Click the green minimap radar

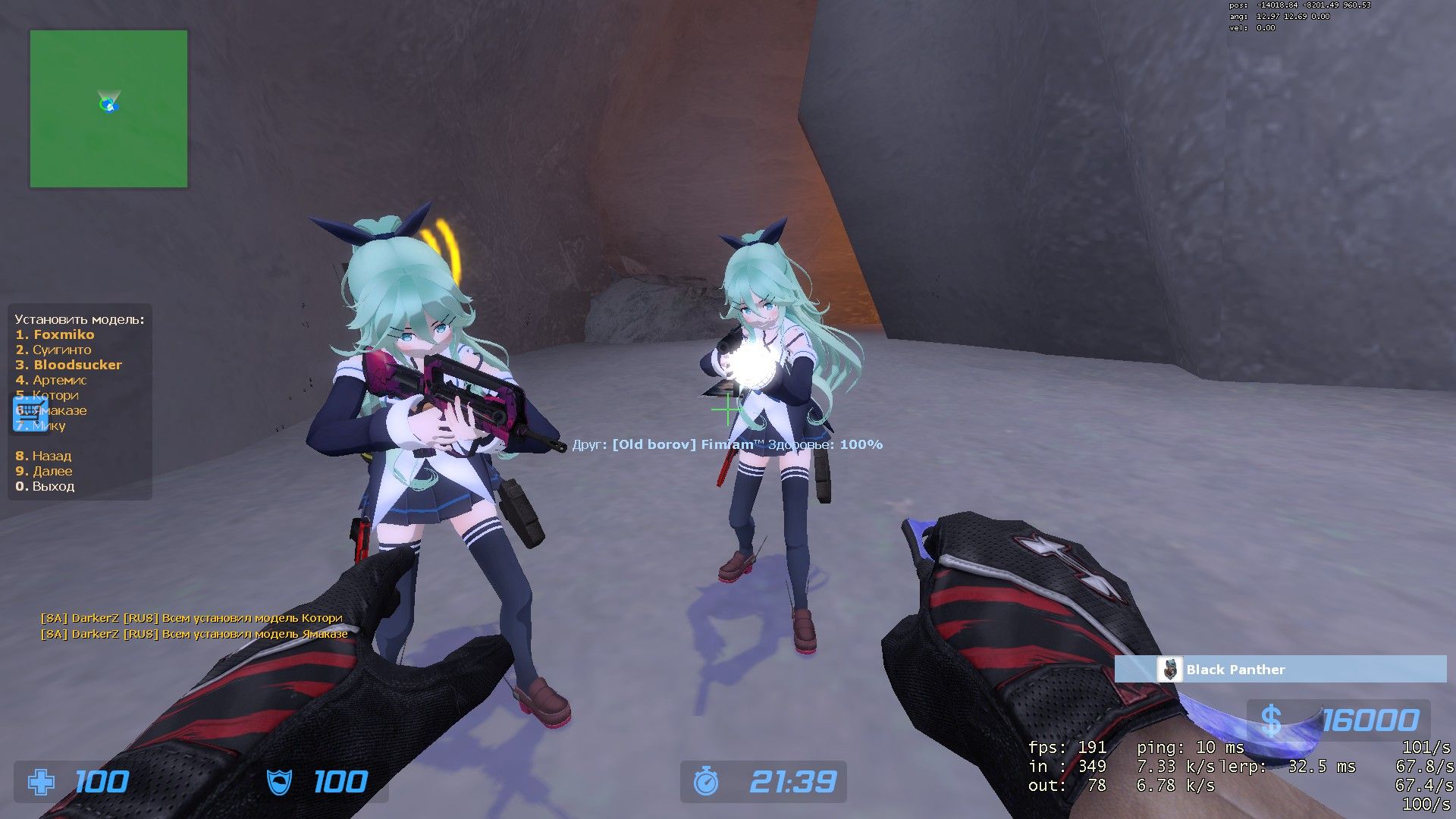pos(108,108)
